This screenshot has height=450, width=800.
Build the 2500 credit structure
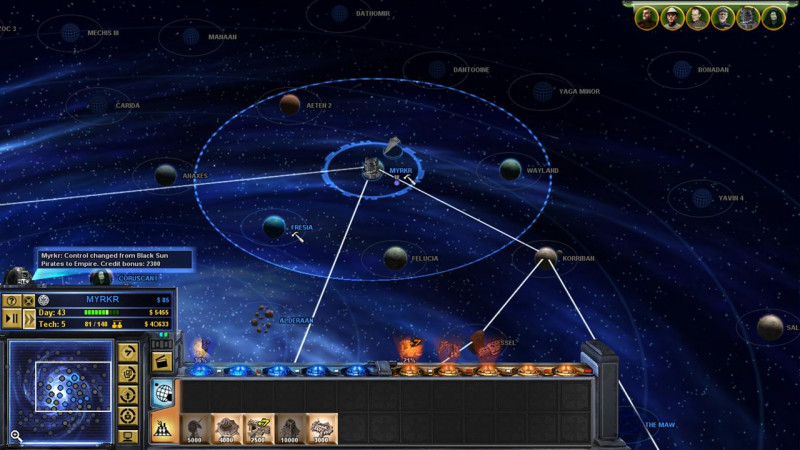tap(259, 429)
